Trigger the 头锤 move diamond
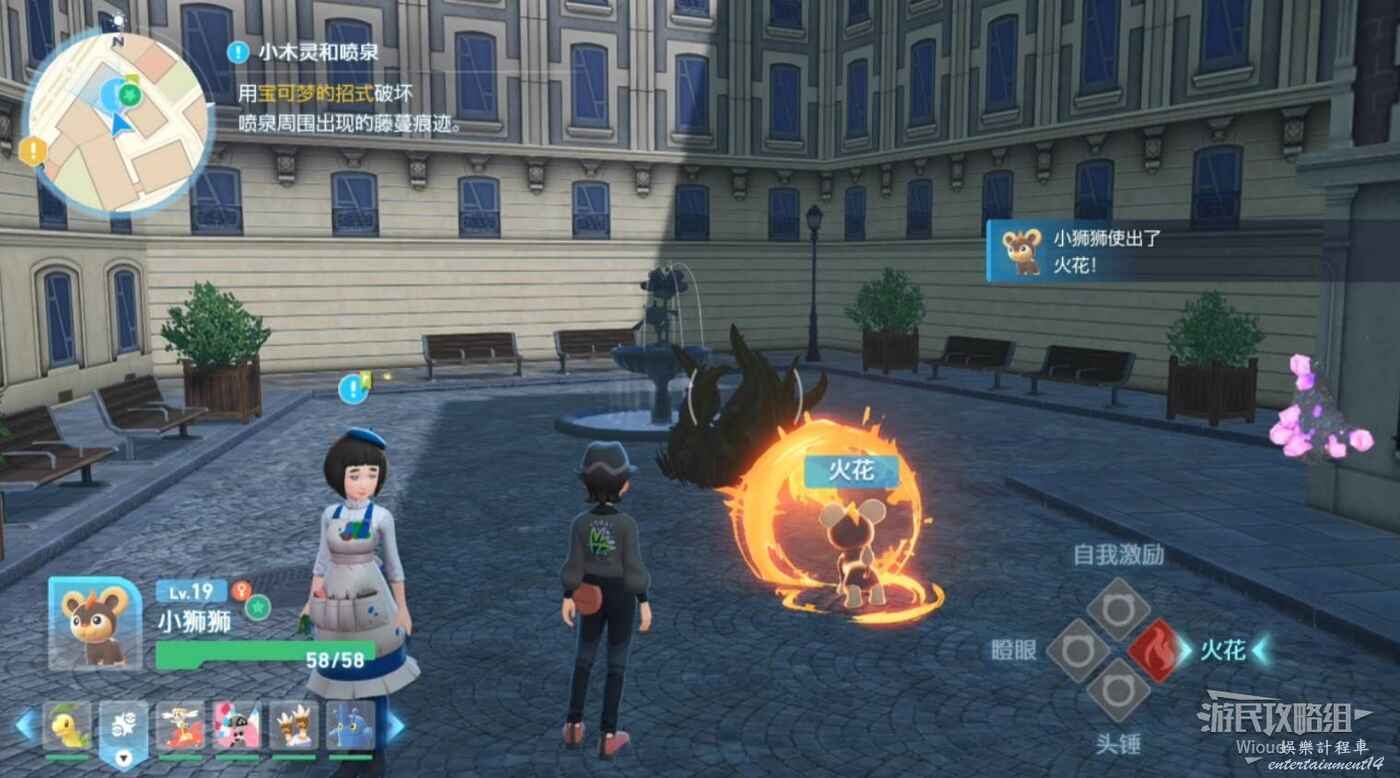The width and height of the screenshot is (1400, 778). coord(1117,692)
